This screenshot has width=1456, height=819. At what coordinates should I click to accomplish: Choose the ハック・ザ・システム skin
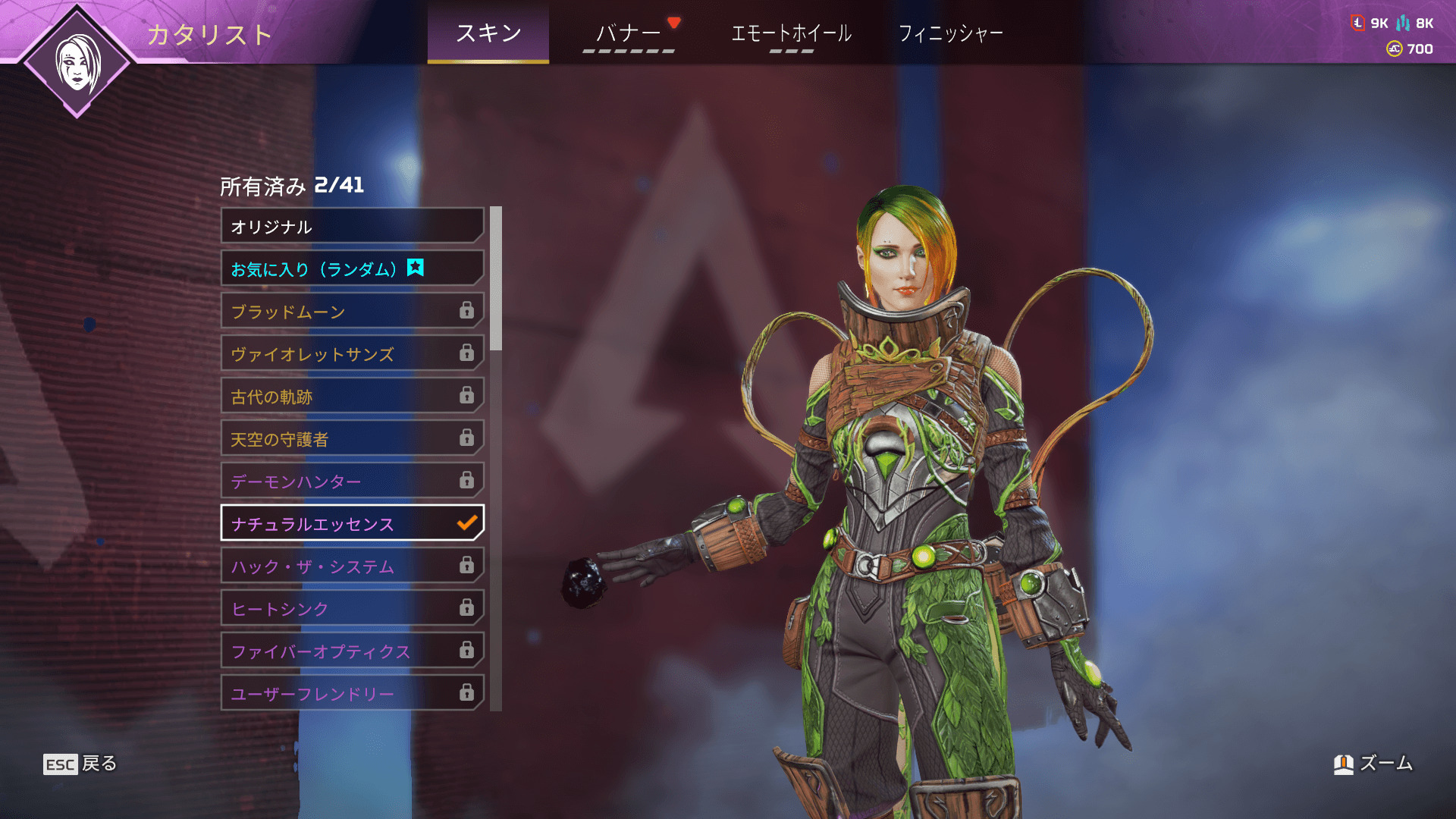click(352, 566)
